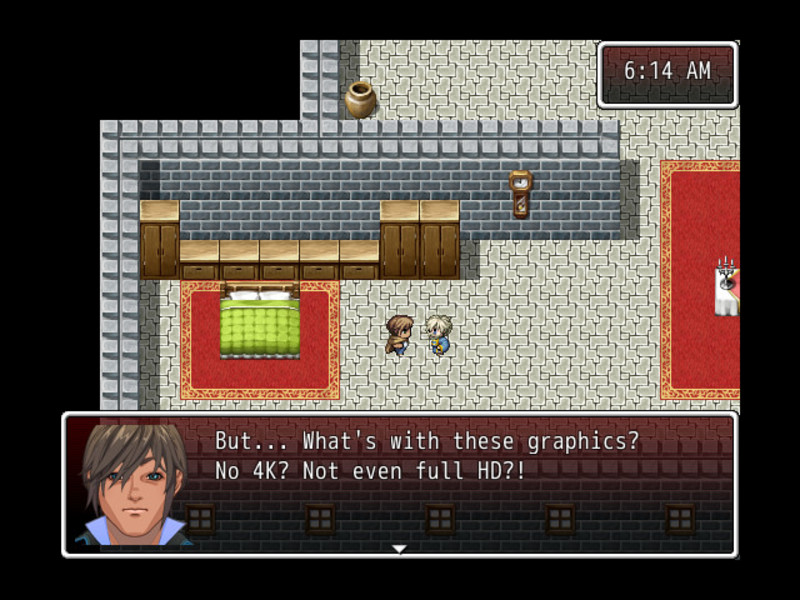This screenshot has width=800, height=600.
Task: Click the white dialogue continue arrow
Action: coord(399,548)
